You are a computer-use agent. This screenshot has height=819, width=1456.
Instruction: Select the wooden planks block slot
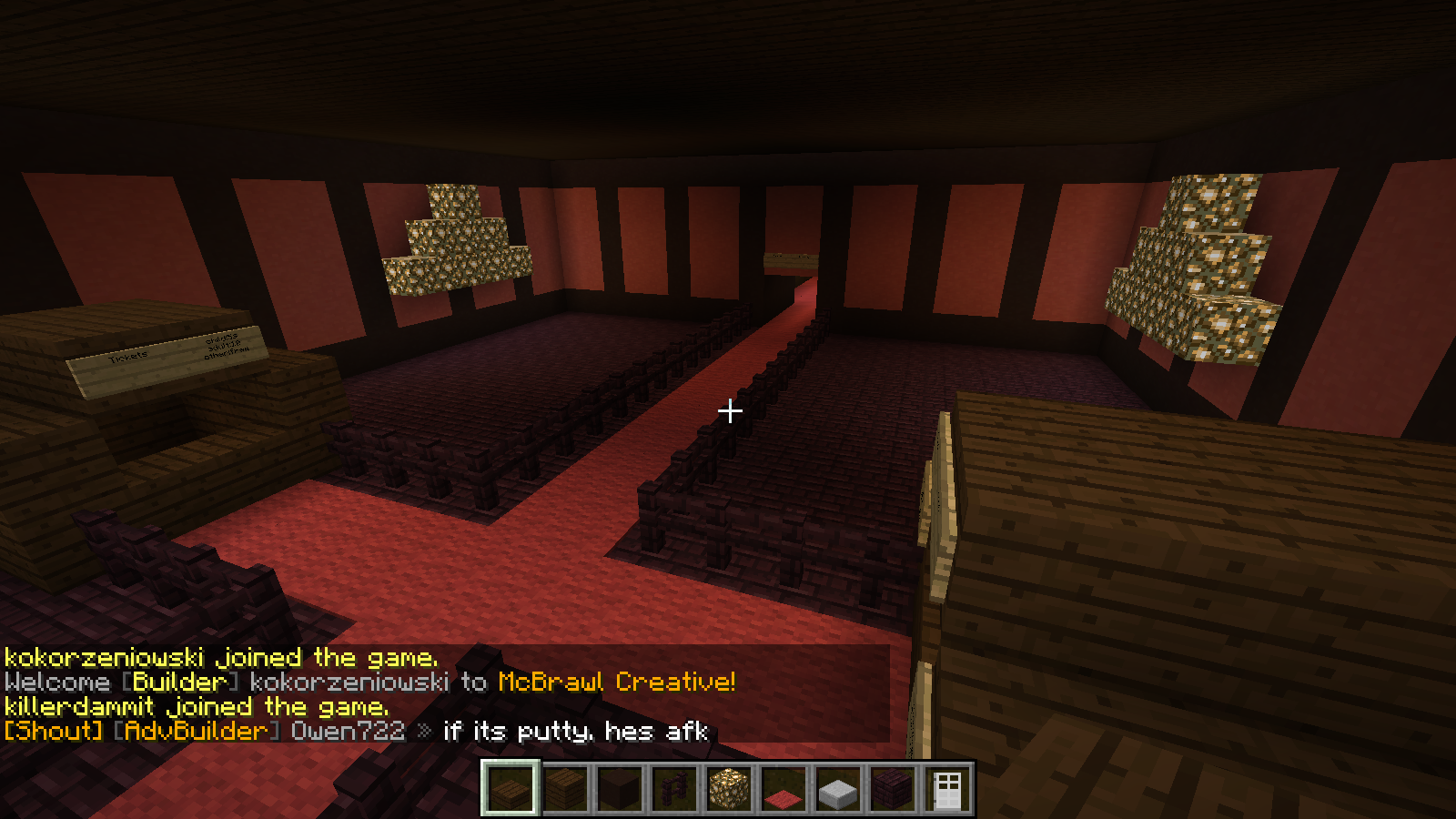click(565, 788)
